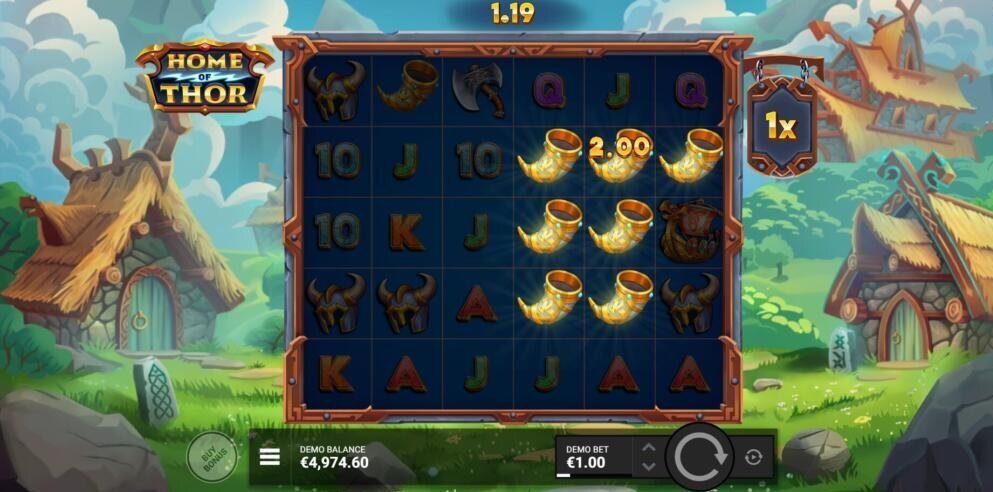
Task: Open the Buy Bonus feature
Action: point(212,457)
